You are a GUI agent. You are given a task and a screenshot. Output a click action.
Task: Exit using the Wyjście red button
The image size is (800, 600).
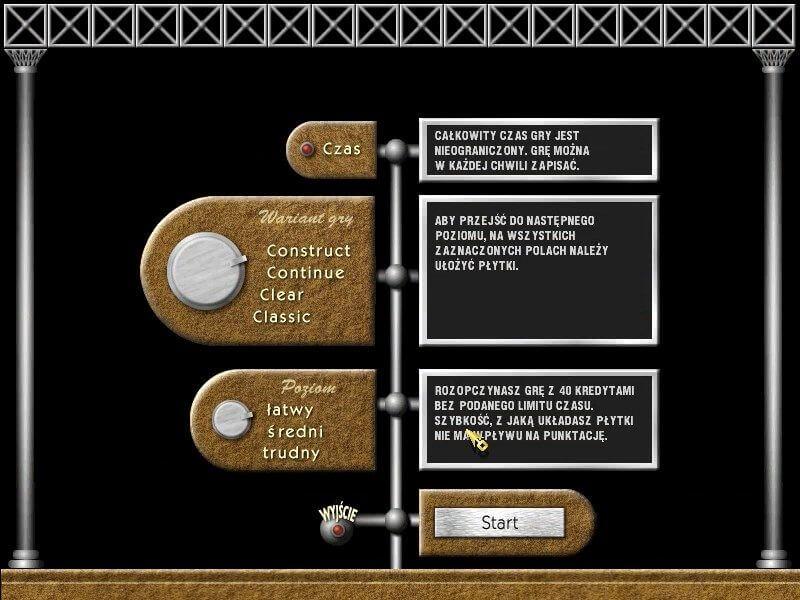click(x=337, y=529)
